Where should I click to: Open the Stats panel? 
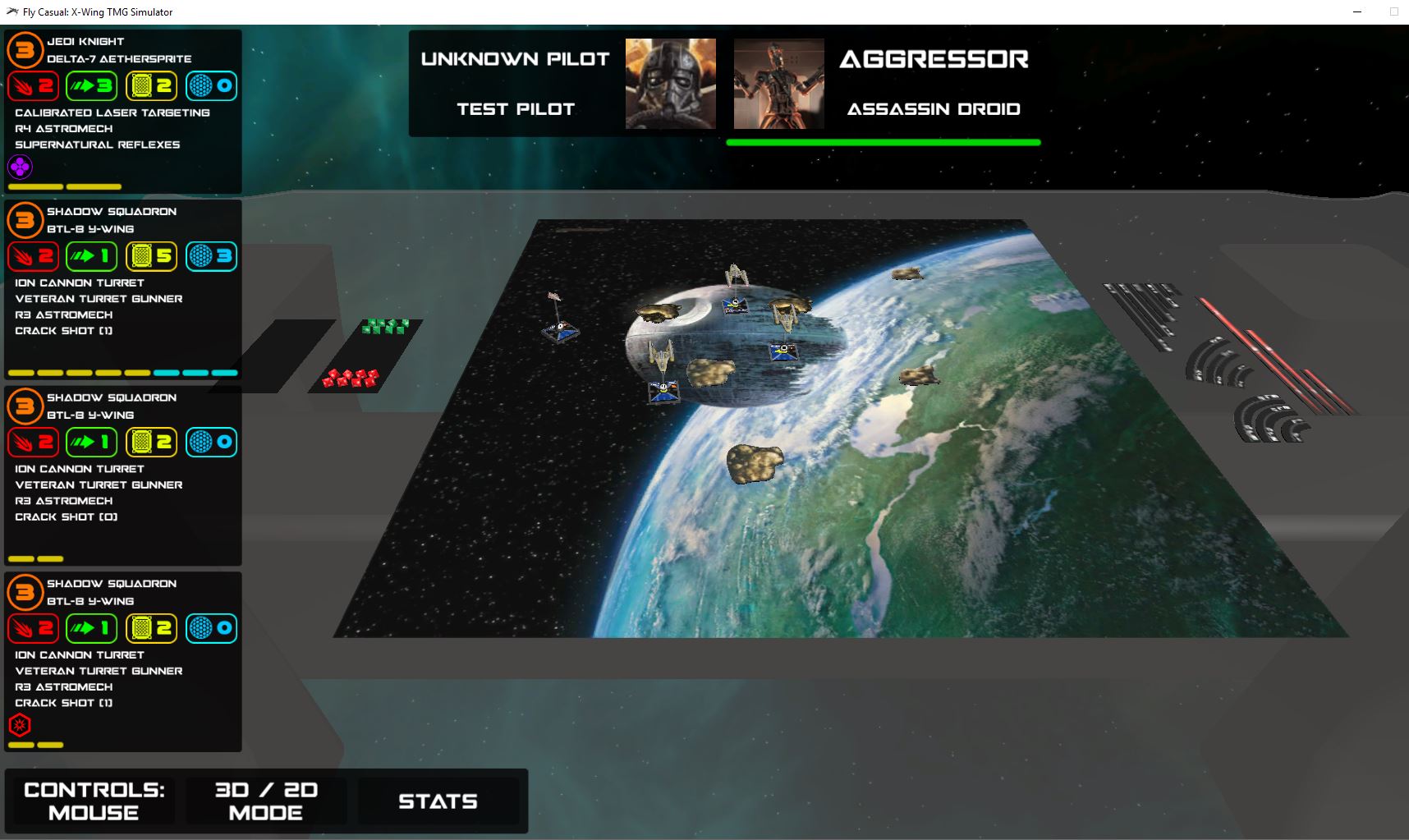[x=438, y=801]
